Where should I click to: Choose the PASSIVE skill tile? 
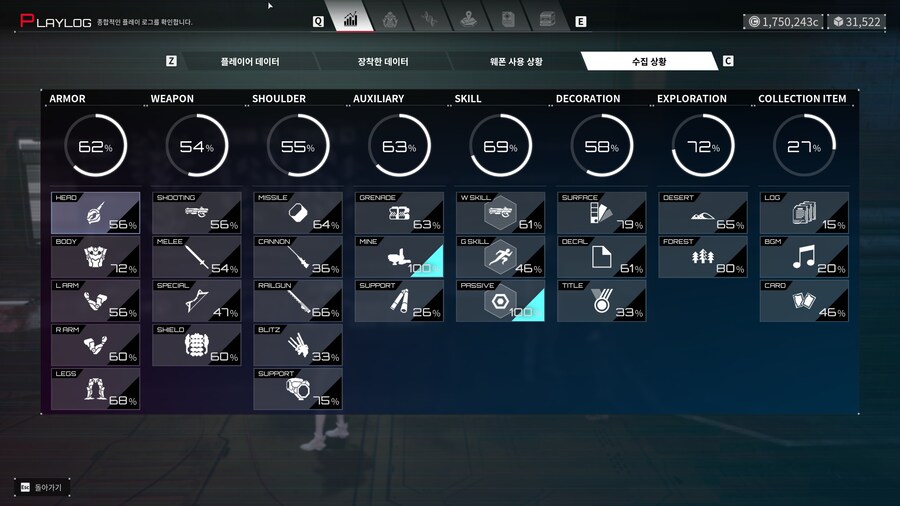[x=500, y=301]
